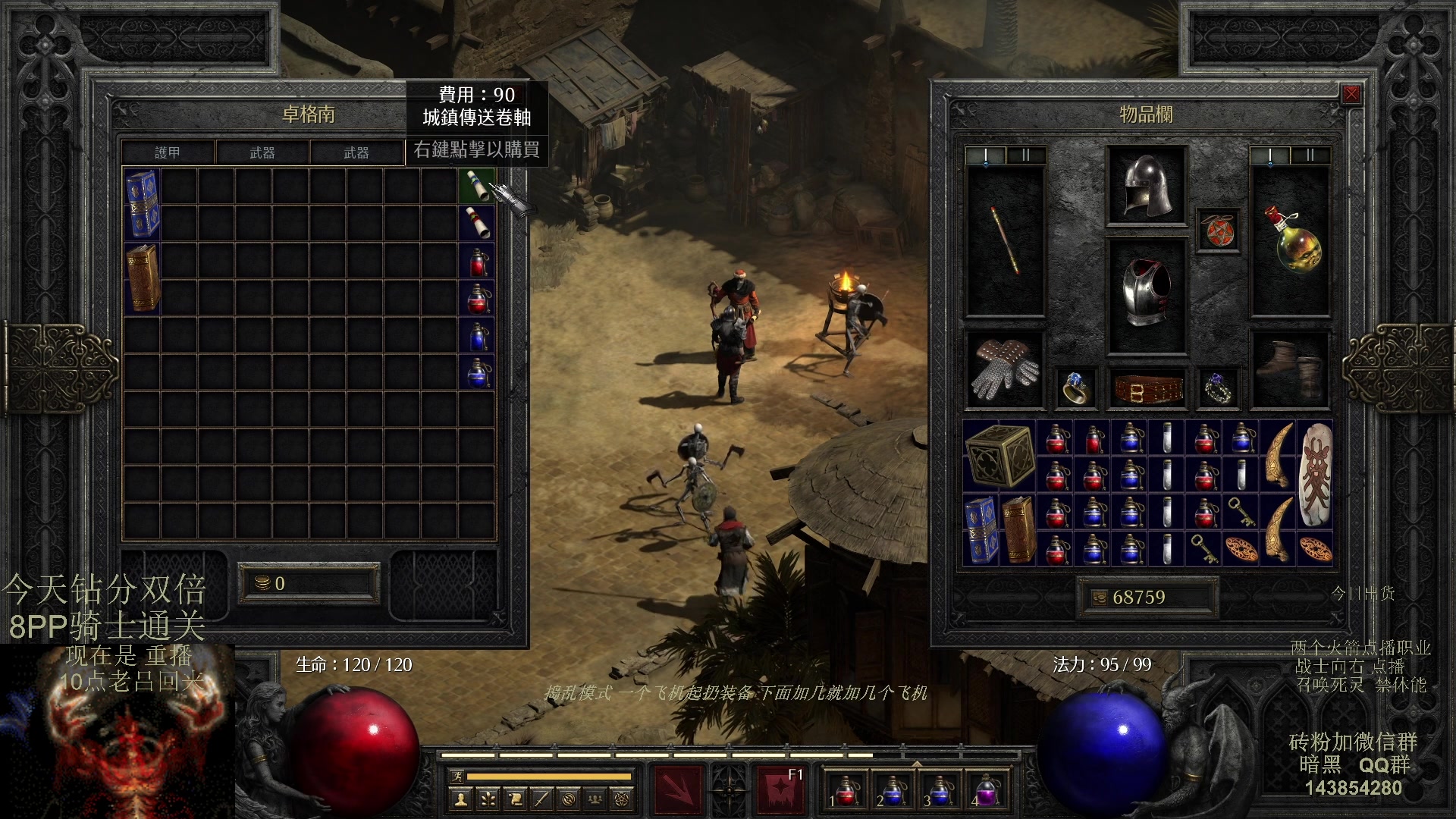
Task: Select the ring with the blue gem
Action: pos(1076,388)
